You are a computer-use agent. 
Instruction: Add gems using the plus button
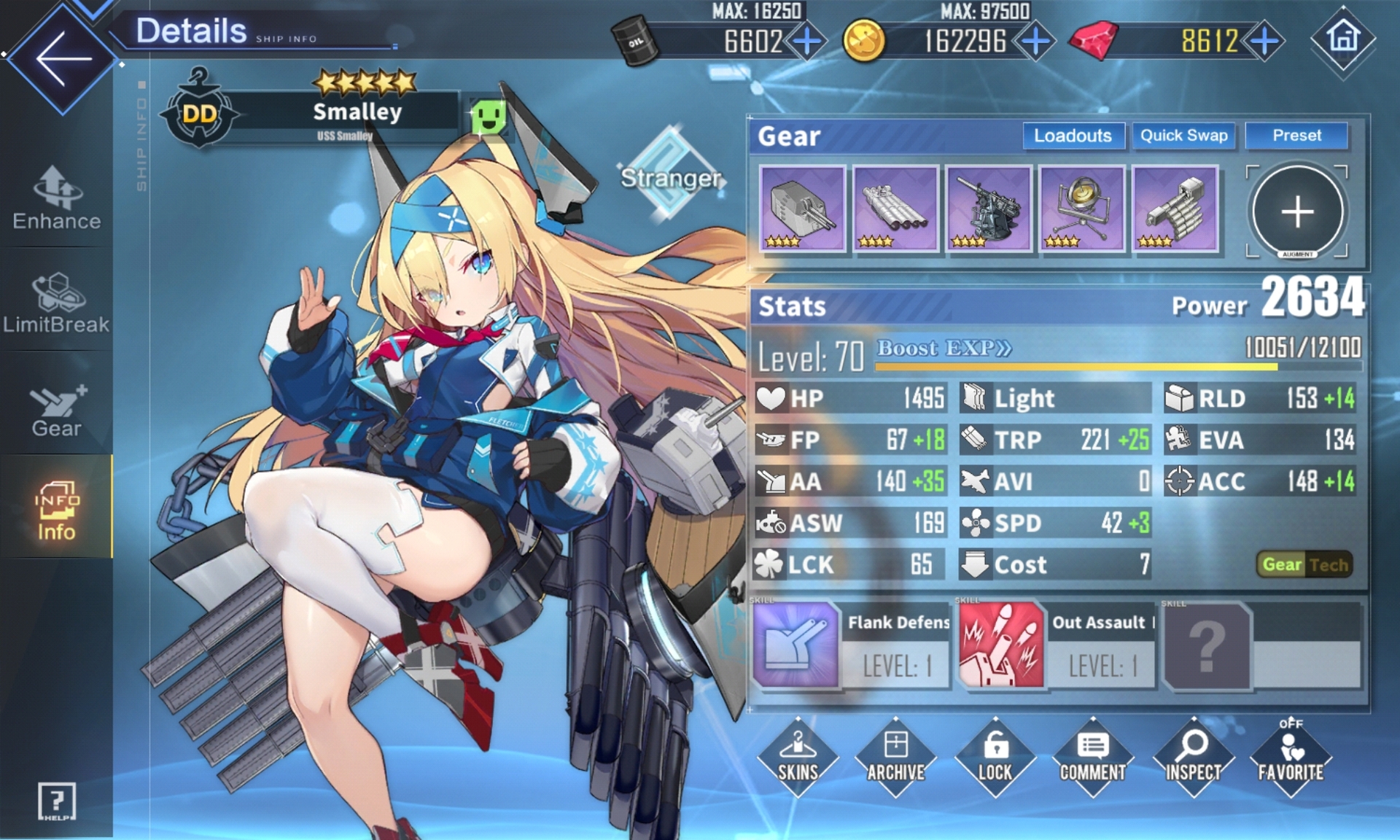[x=1265, y=42]
